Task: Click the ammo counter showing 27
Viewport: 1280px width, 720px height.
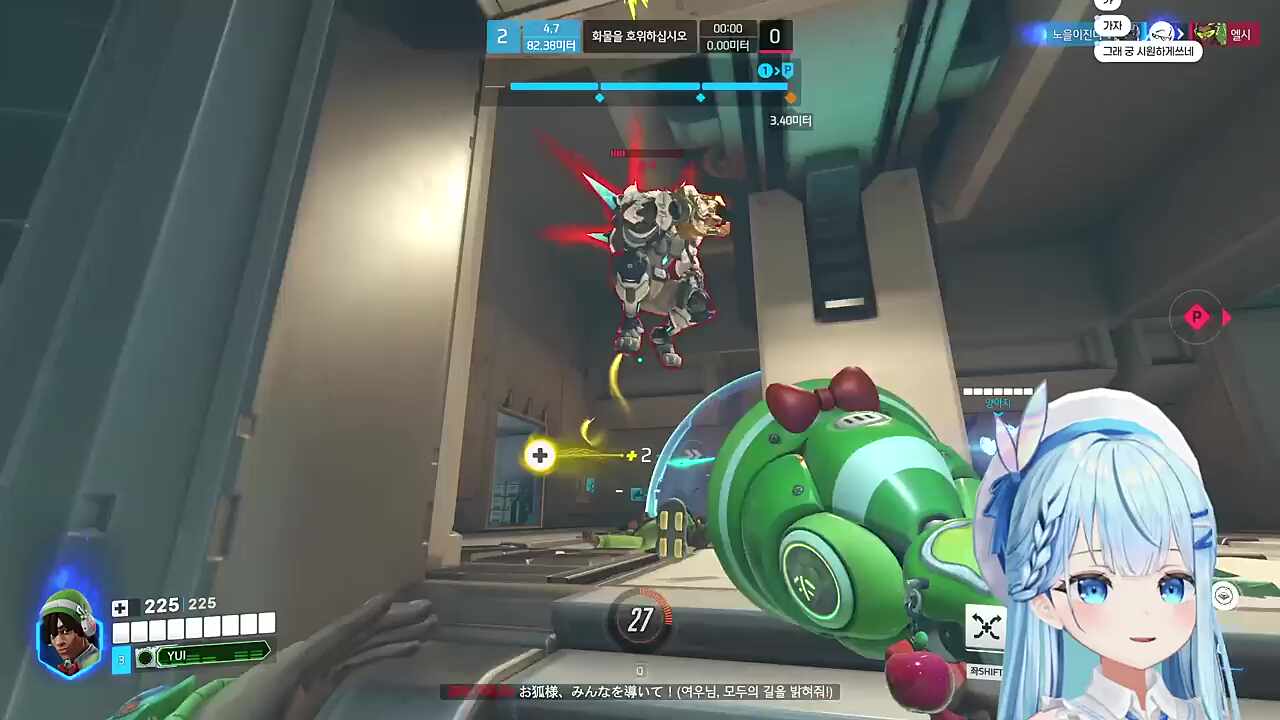Action: click(641, 621)
